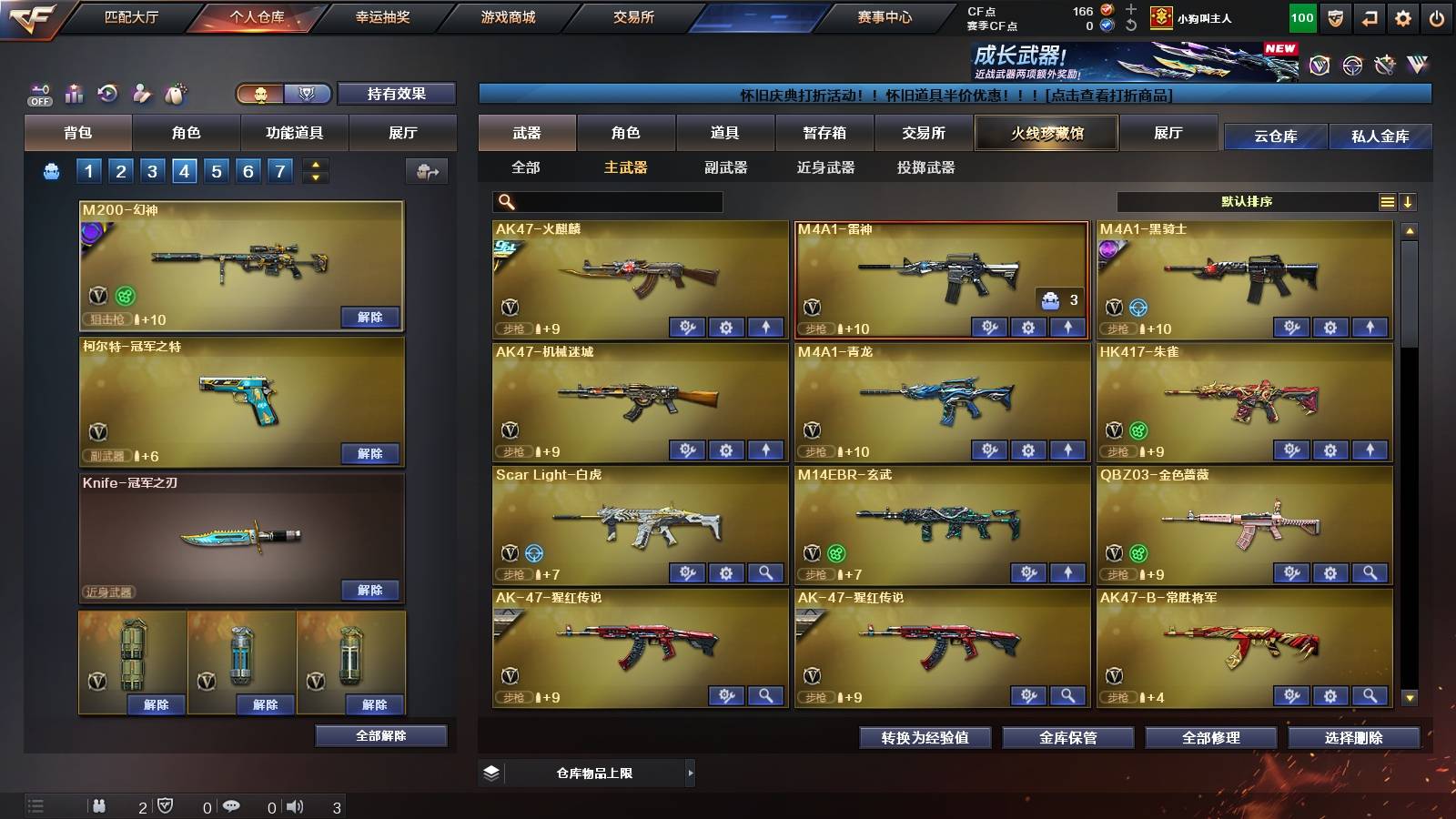Click the 转换为经验值 button

pos(925,738)
